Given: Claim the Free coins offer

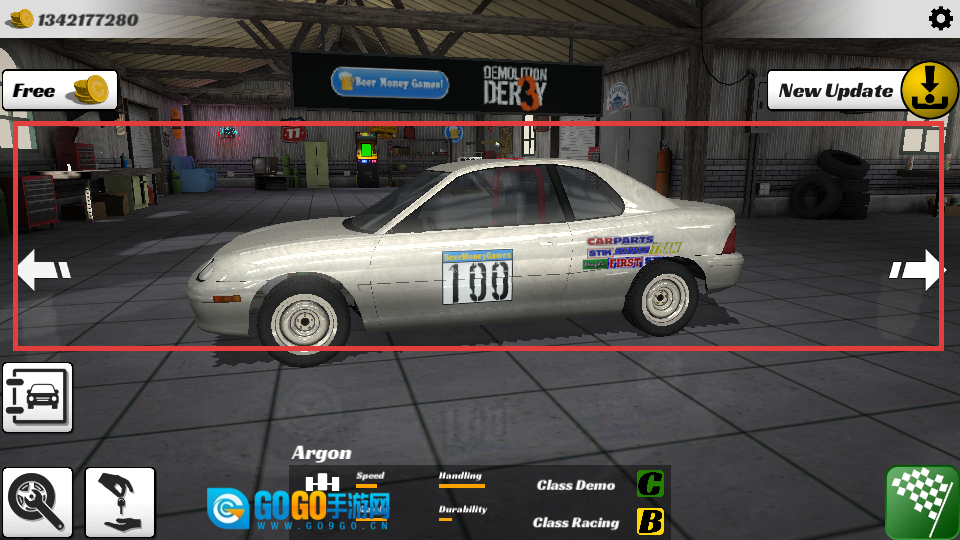Looking at the screenshot, I should pos(60,91).
